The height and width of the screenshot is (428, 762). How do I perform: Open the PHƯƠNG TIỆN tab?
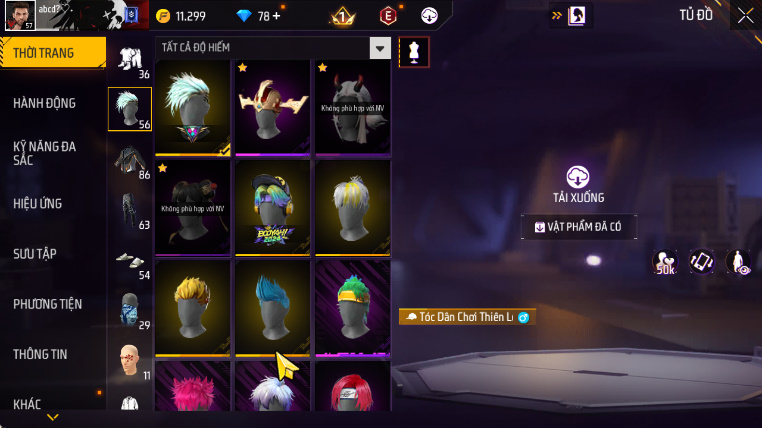[48, 303]
